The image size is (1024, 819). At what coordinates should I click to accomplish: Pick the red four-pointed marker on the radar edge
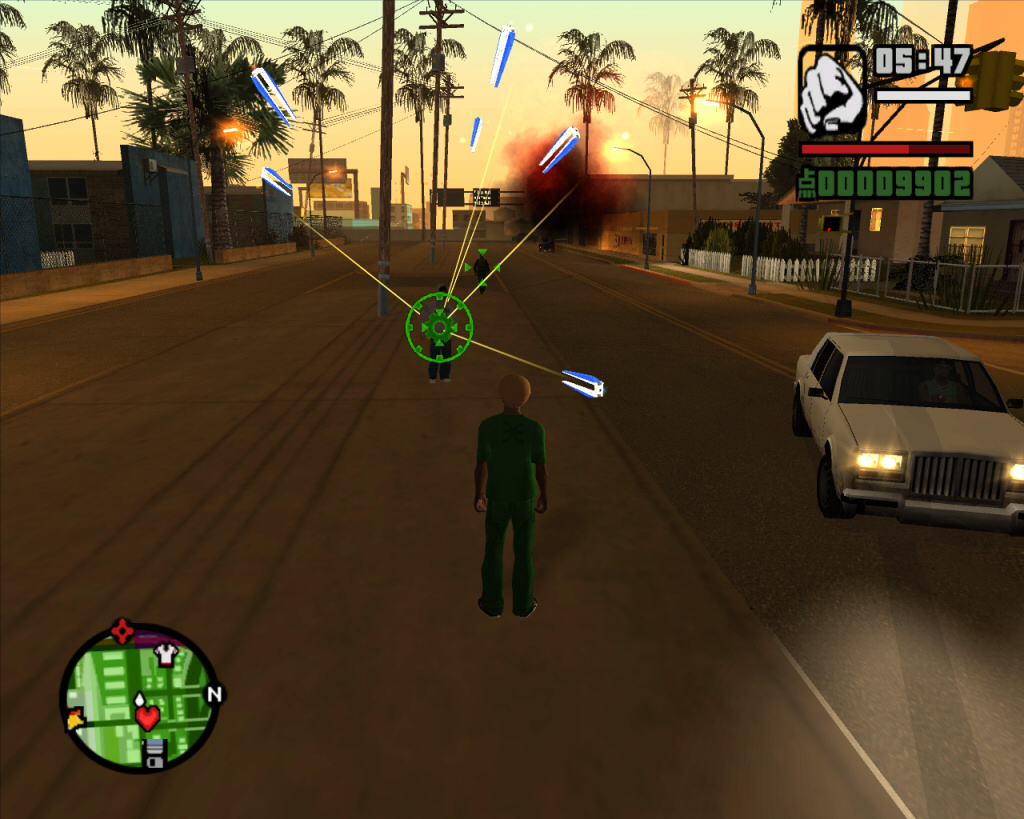click(122, 631)
